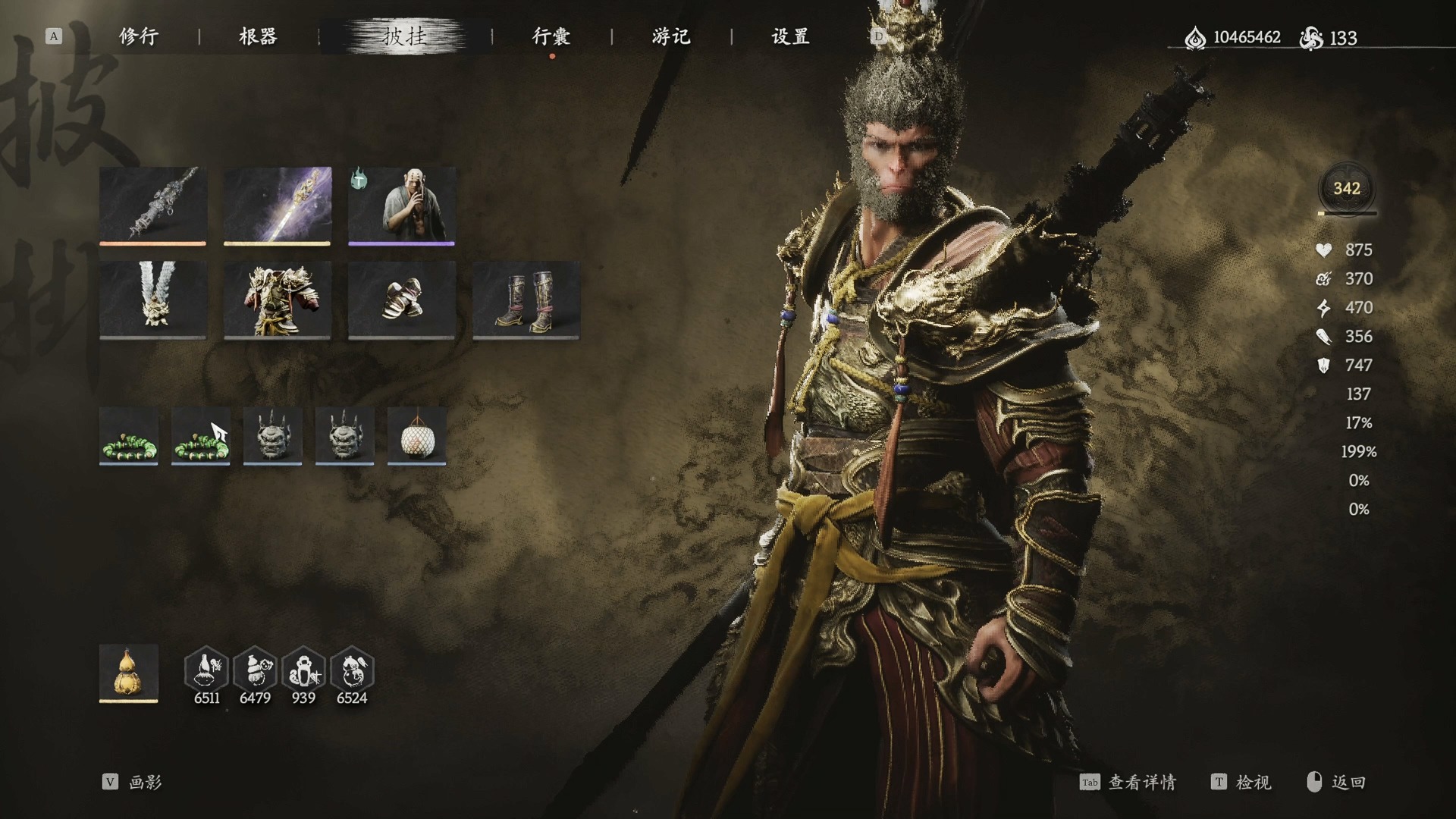Open the white feathered headgear slot
Screen dimensions: 1456x819
point(152,300)
